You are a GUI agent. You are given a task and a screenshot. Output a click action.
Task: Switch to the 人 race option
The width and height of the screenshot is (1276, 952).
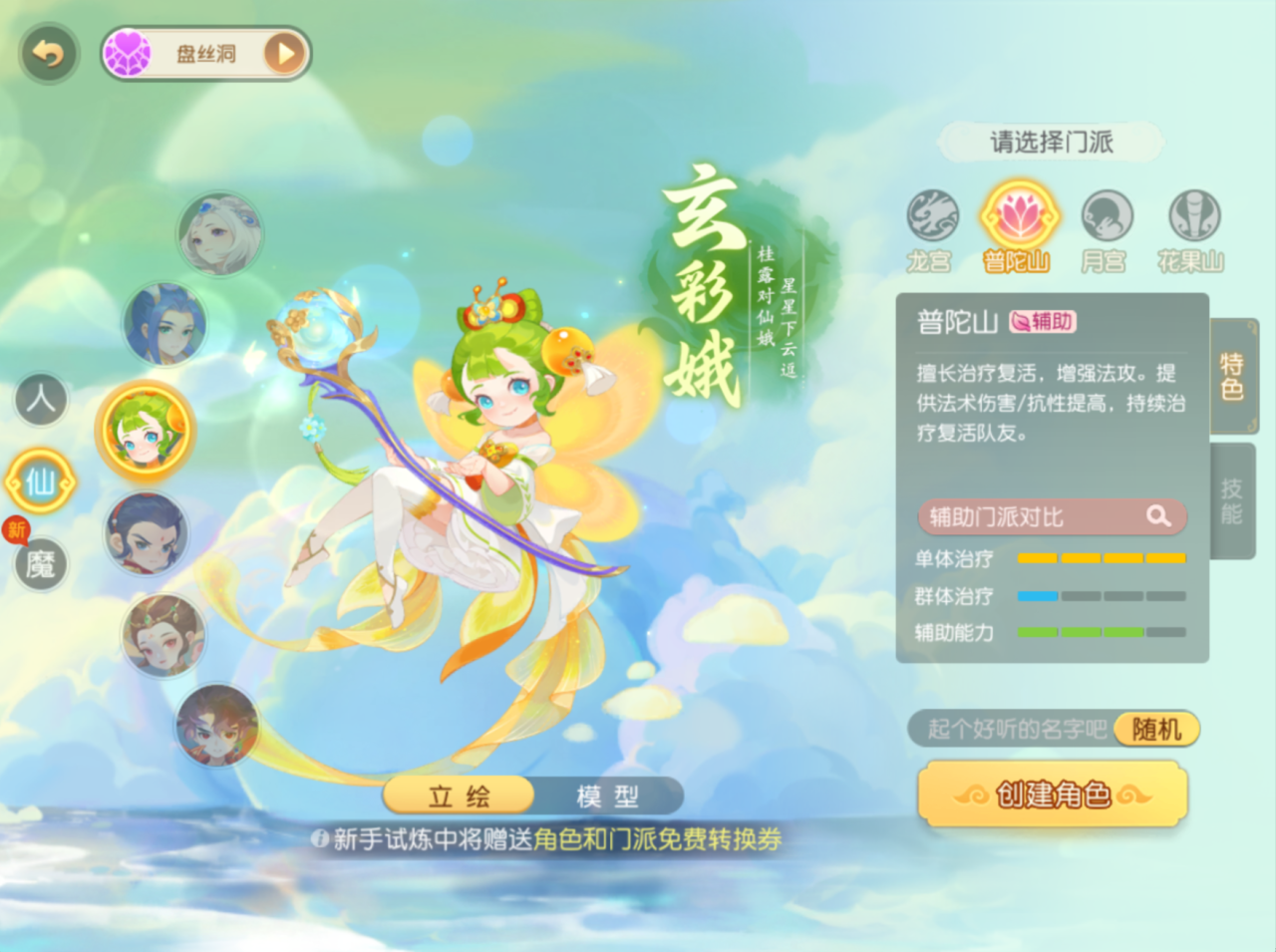(x=41, y=399)
